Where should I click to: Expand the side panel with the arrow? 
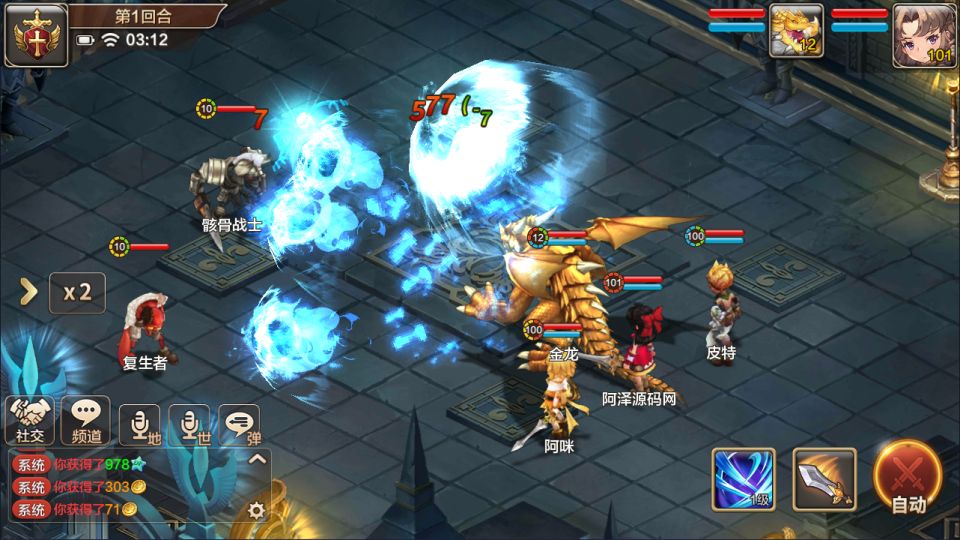[29, 292]
